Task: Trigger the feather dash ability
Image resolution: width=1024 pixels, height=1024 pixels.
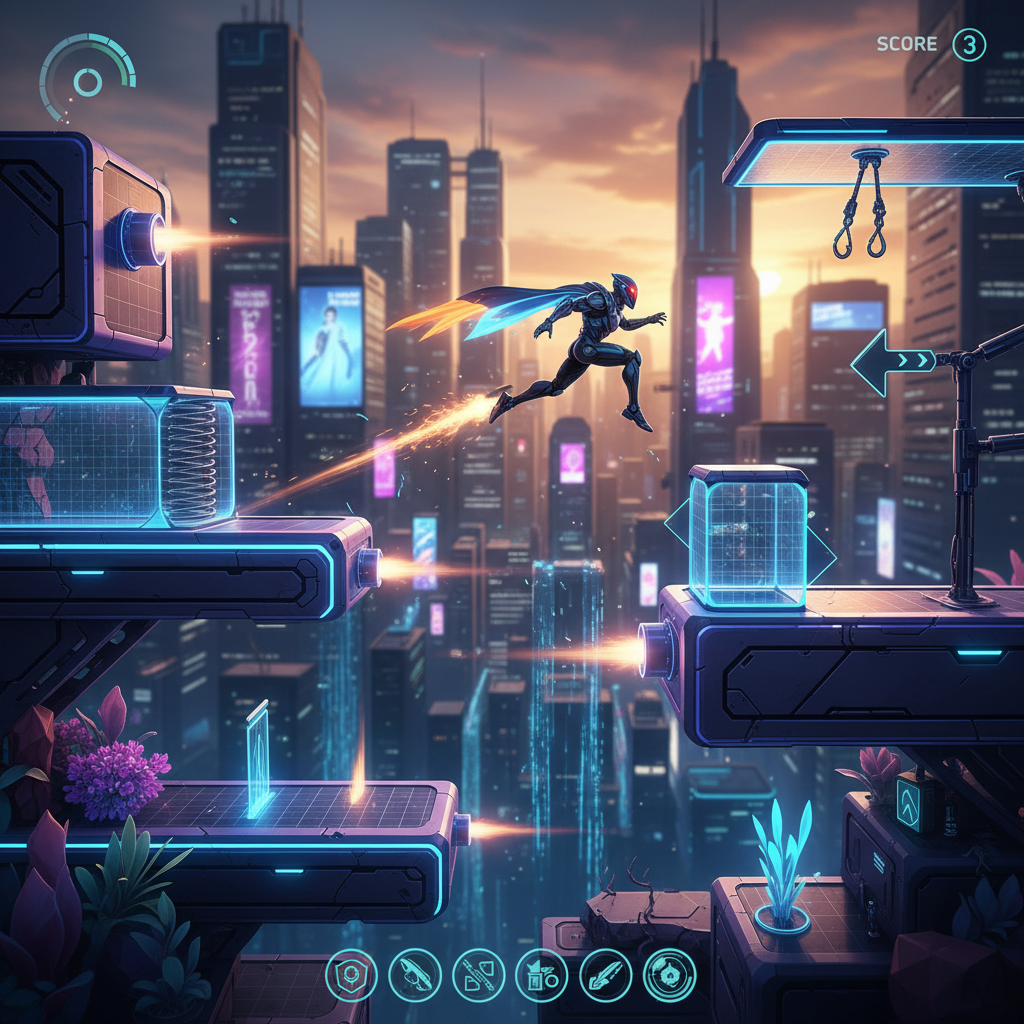Action: pos(605,975)
